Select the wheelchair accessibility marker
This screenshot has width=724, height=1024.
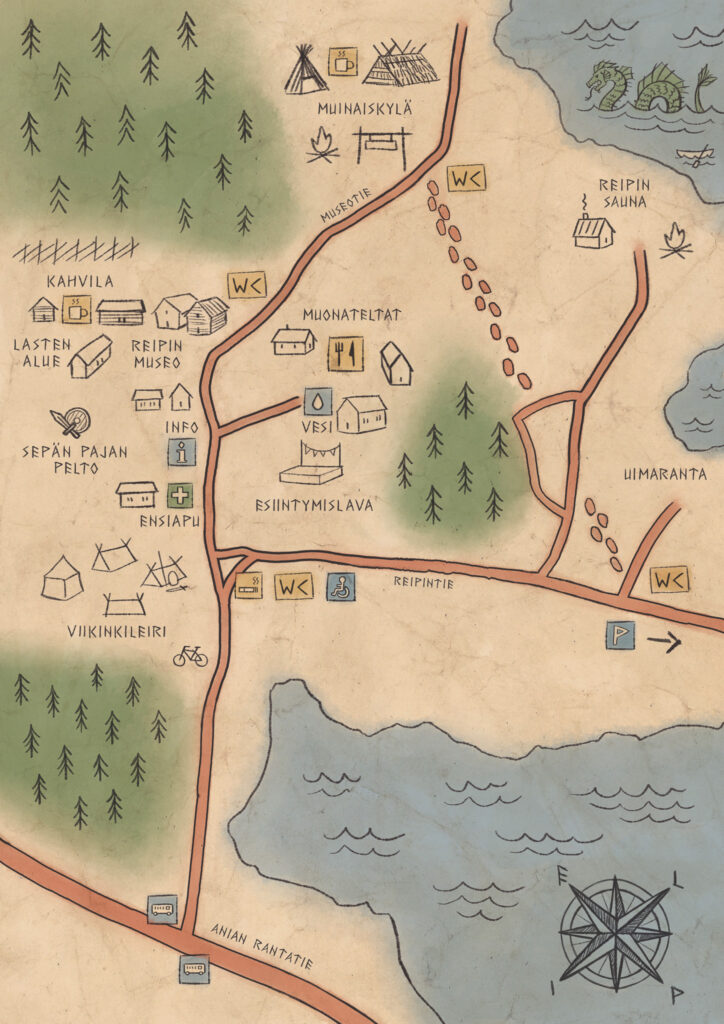(x=340, y=587)
